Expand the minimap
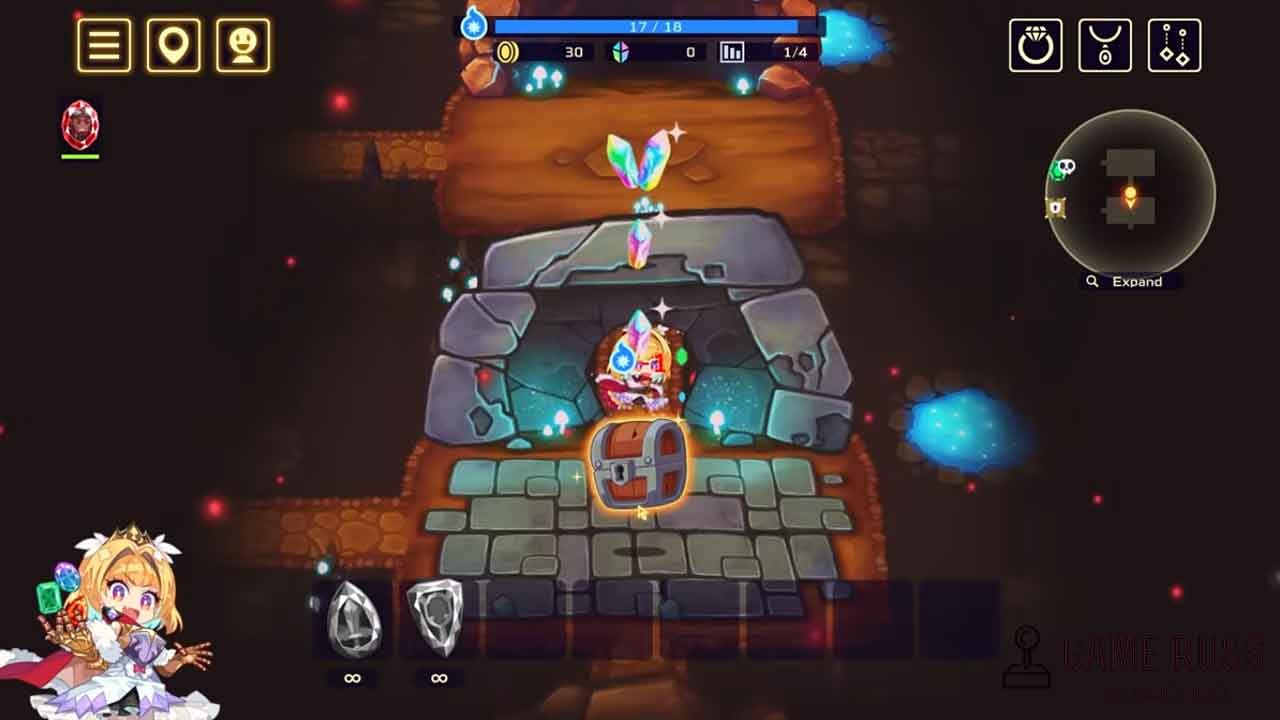1280x720 pixels. [x=1127, y=282]
